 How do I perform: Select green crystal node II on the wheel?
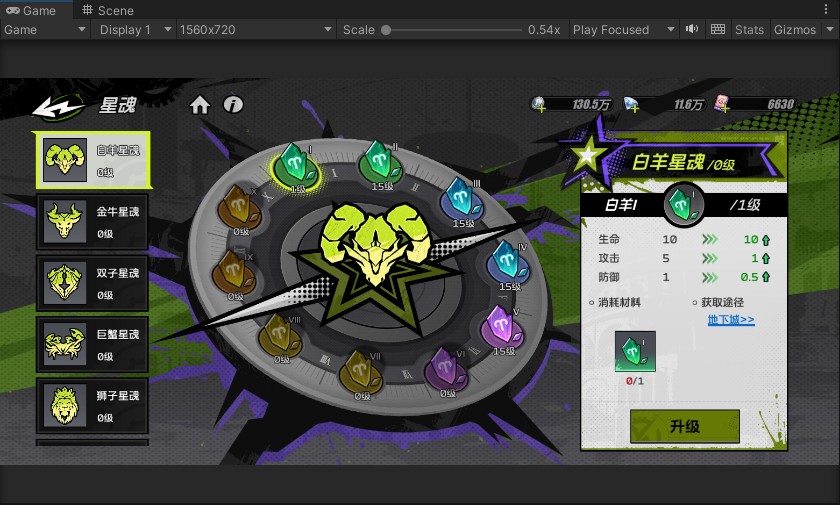click(x=379, y=158)
